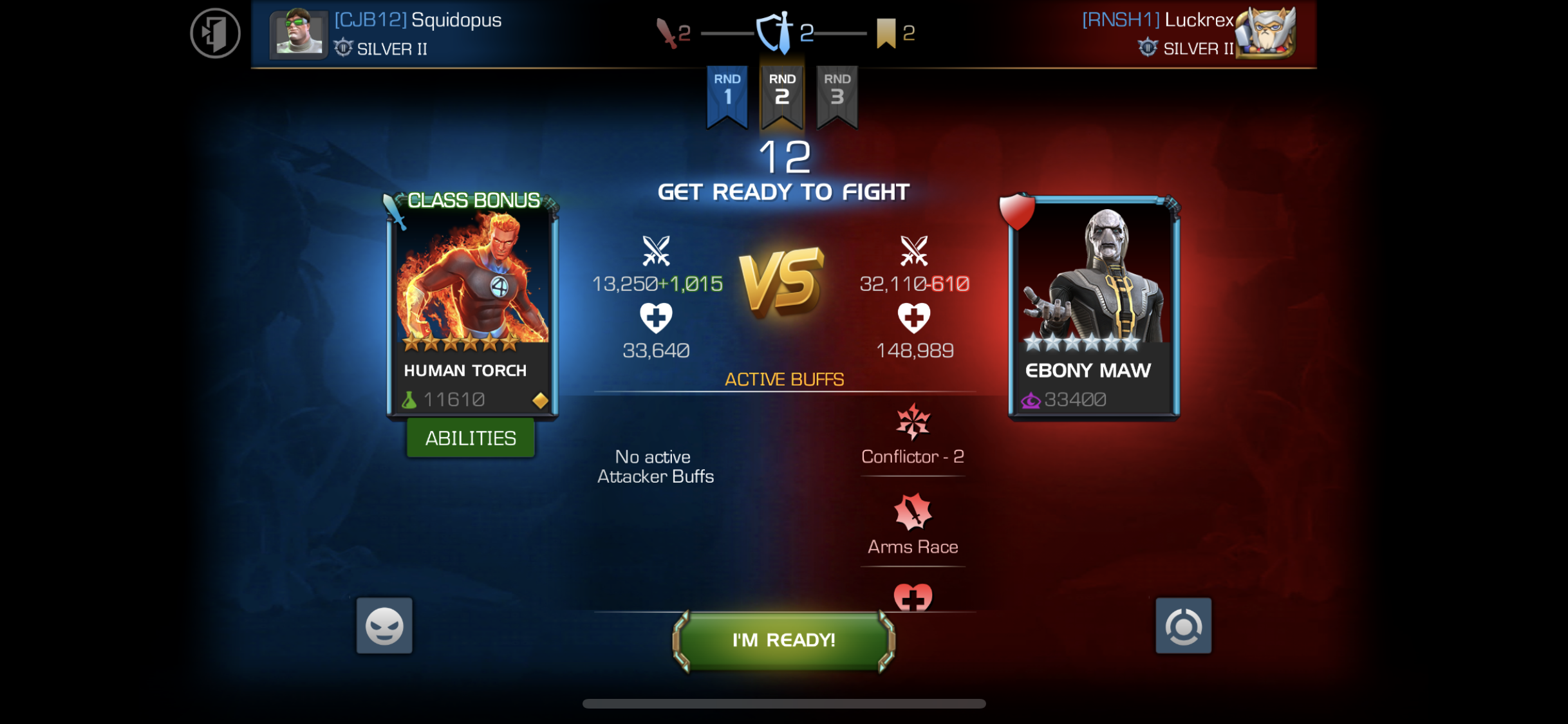Image resolution: width=1568 pixels, height=724 pixels.
Task: Click the health heart icon above 148,989
Action: tap(912, 317)
